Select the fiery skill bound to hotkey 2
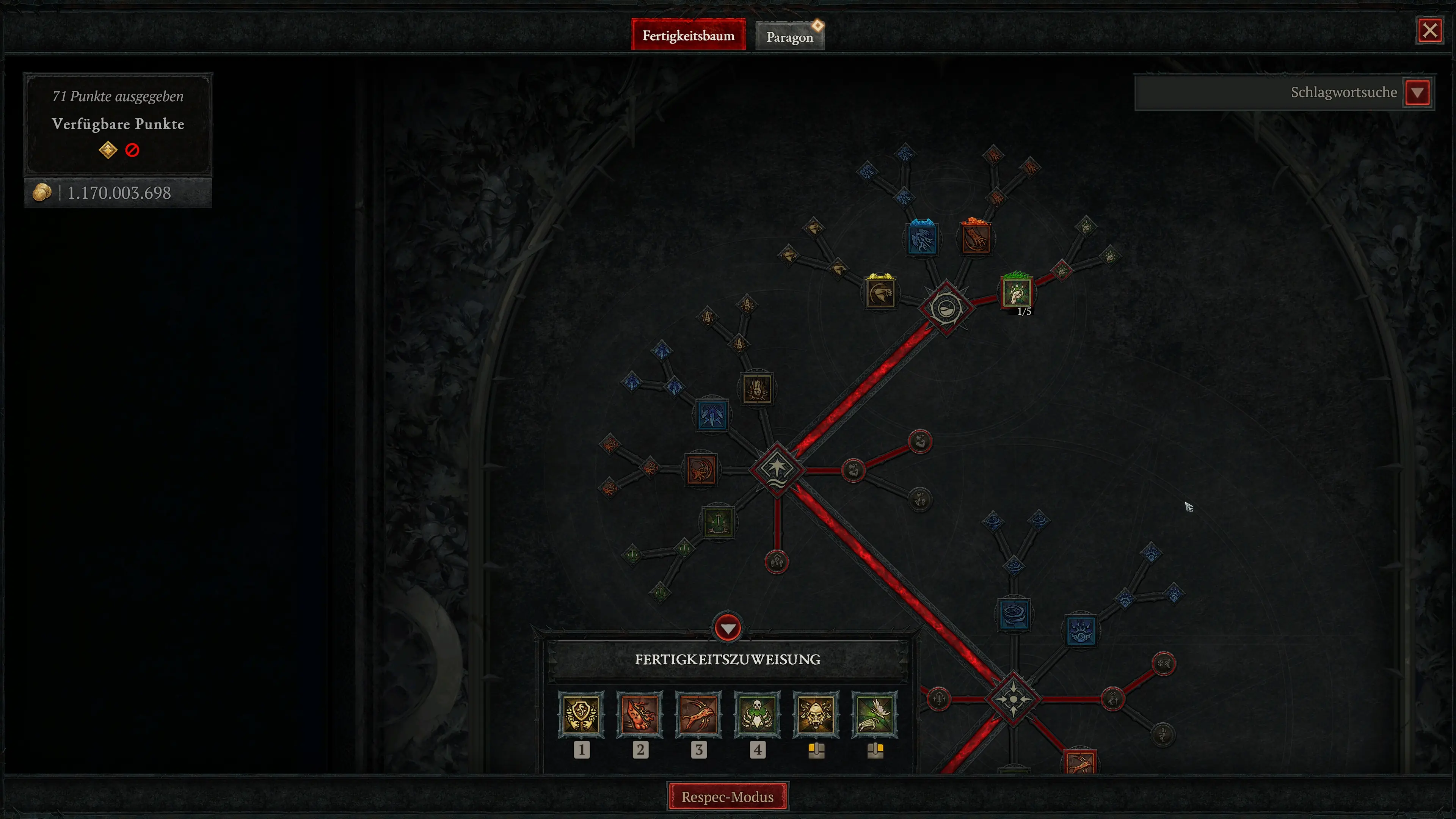Image resolution: width=1456 pixels, height=819 pixels. pyautogui.click(x=640, y=715)
